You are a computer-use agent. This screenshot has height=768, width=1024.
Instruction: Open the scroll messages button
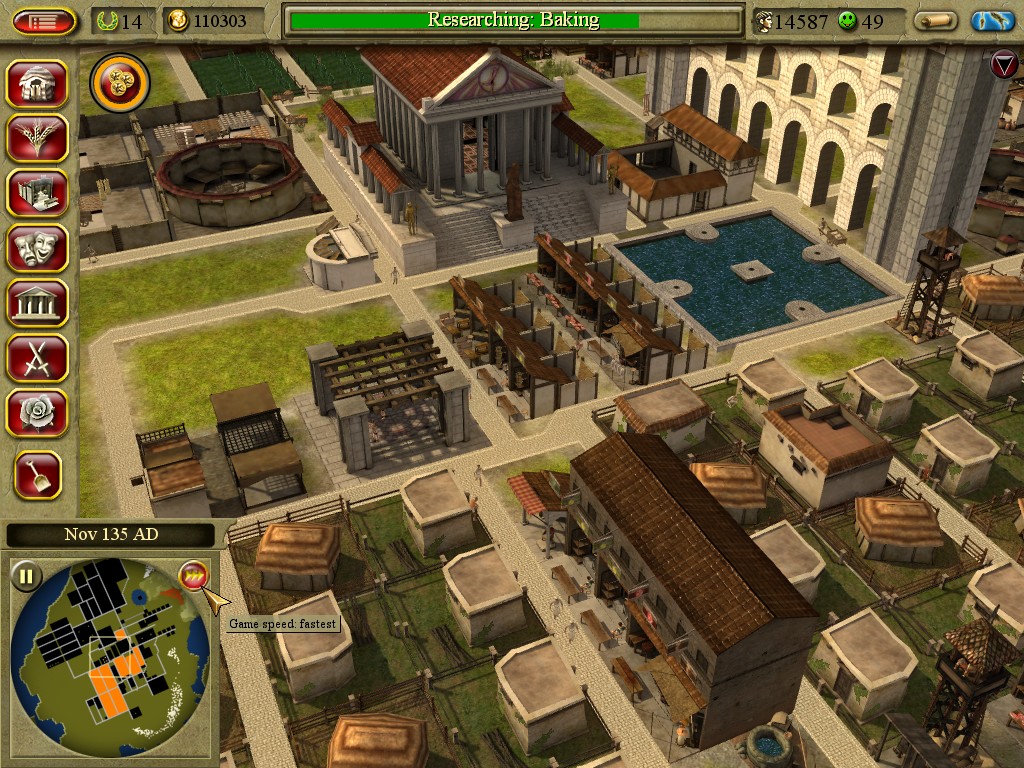pyautogui.click(x=936, y=21)
